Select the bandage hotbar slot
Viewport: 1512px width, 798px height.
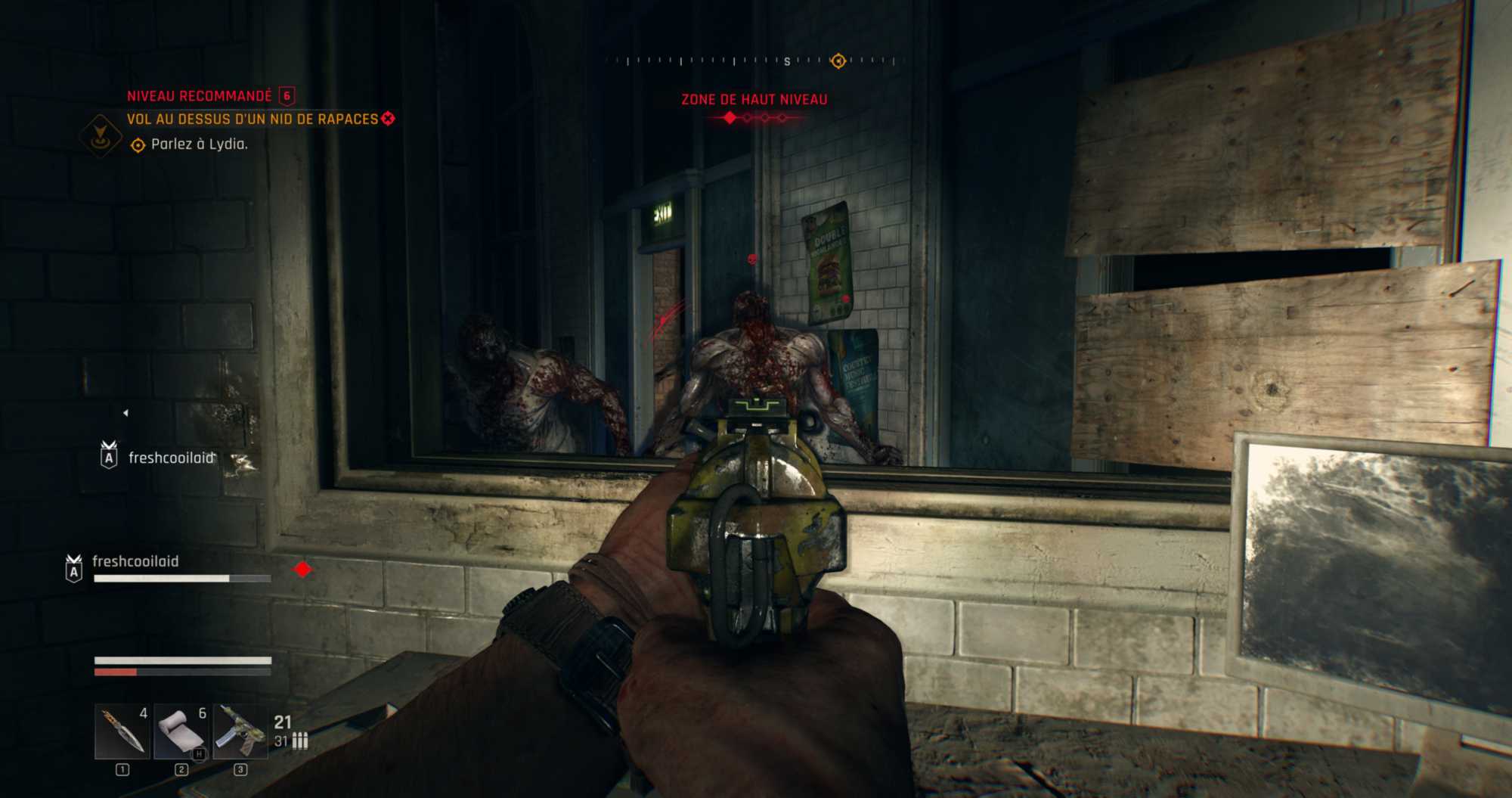click(x=181, y=731)
